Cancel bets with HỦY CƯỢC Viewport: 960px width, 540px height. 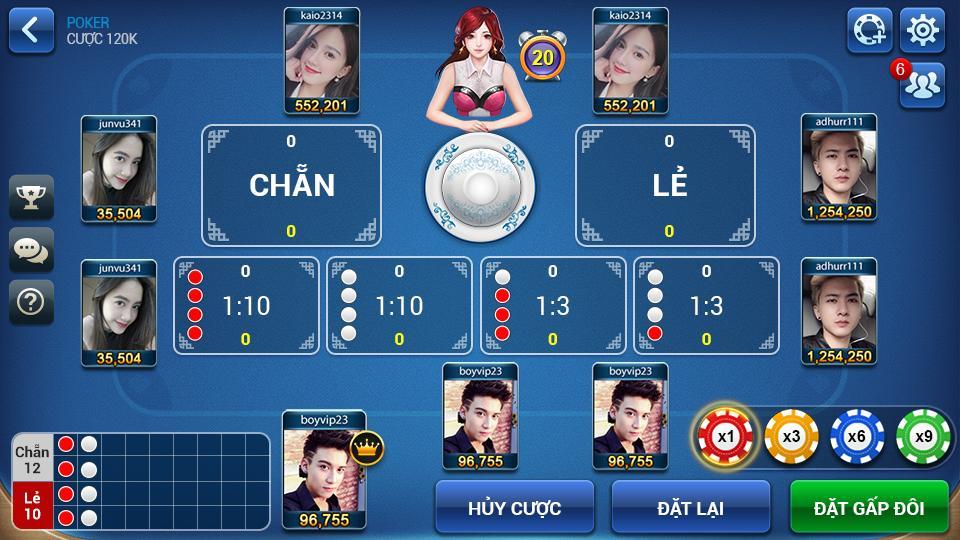point(514,507)
